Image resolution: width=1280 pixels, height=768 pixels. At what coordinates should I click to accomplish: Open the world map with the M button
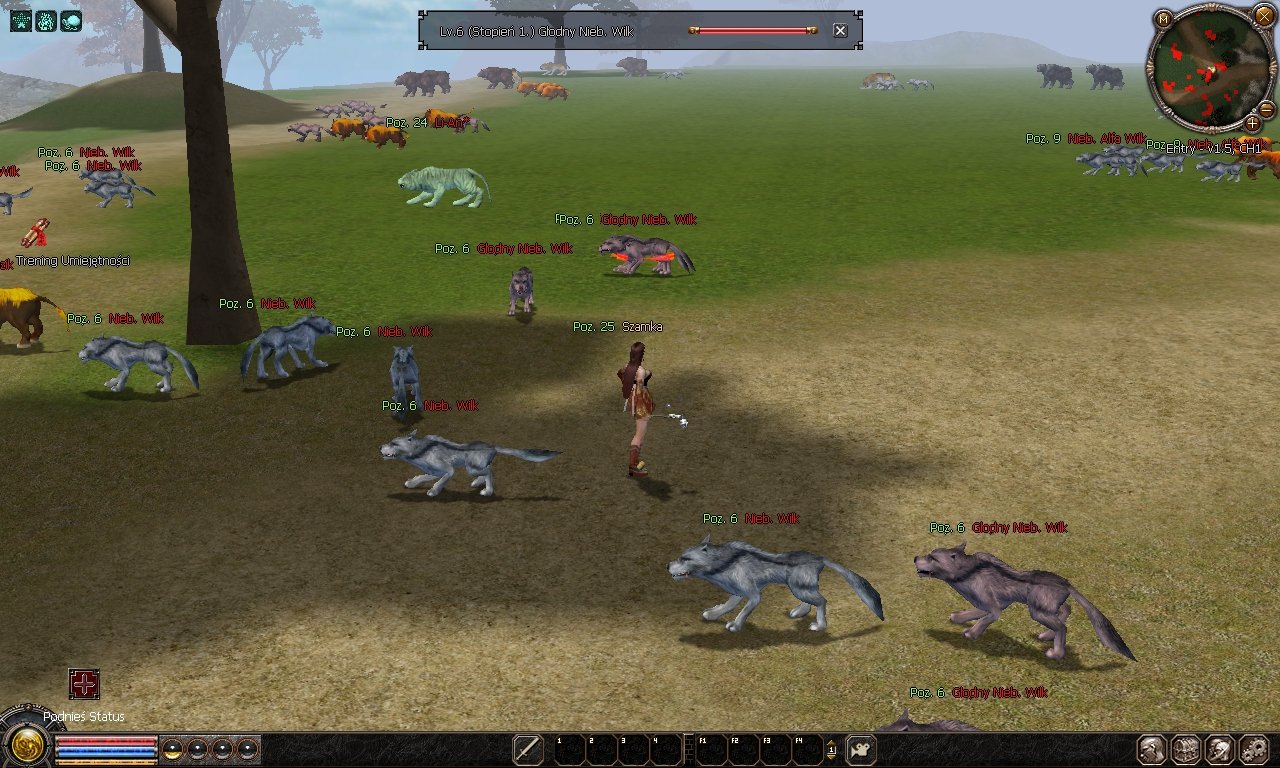[x=1163, y=18]
